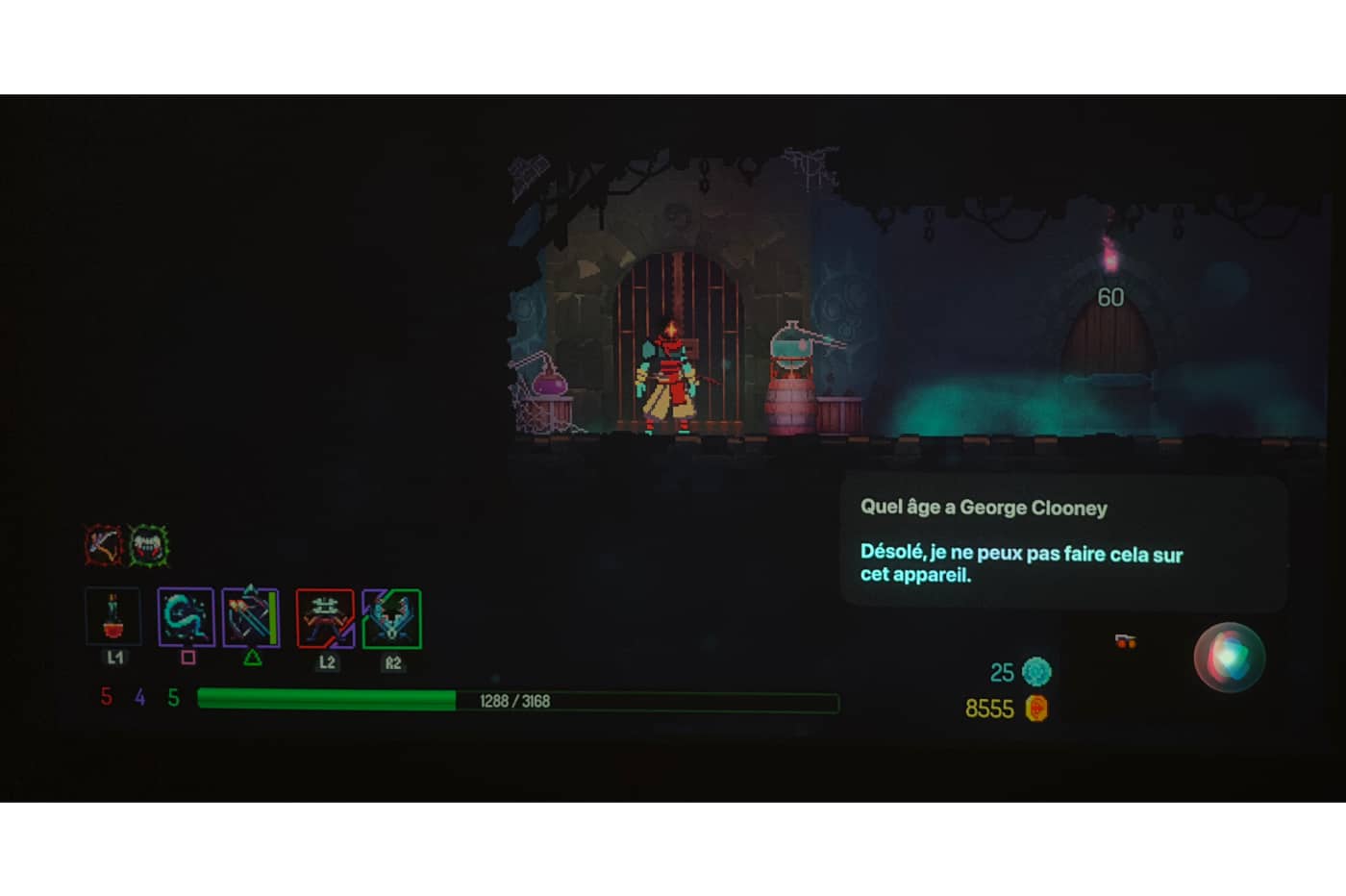Activate the red-bordered skill slot
The width and height of the screenshot is (1346, 896).
click(x=325, y=618)
